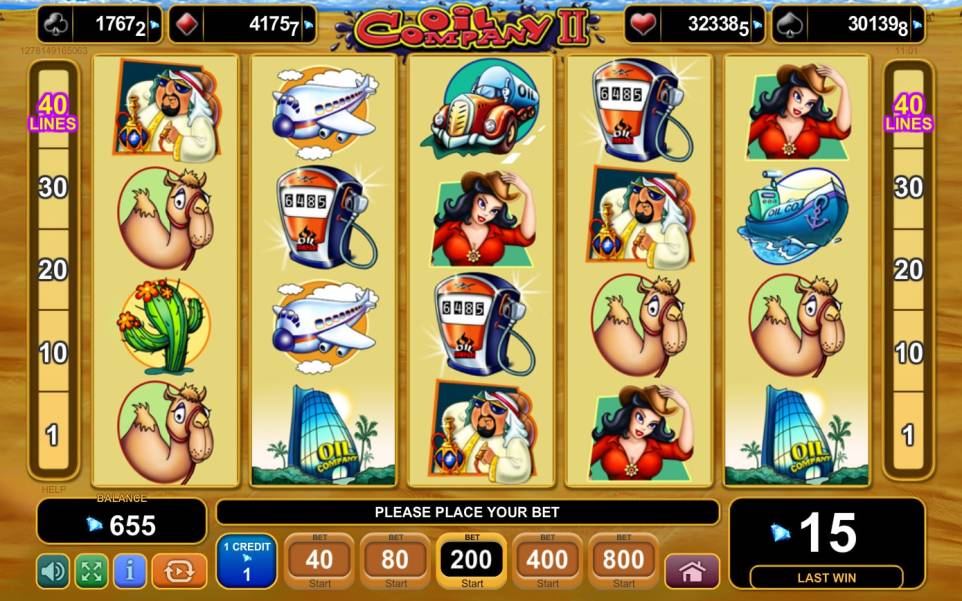The width and height of the screenshot is (962, 601).
Task: Click the Last Win display panel
Action: [828, 544]
